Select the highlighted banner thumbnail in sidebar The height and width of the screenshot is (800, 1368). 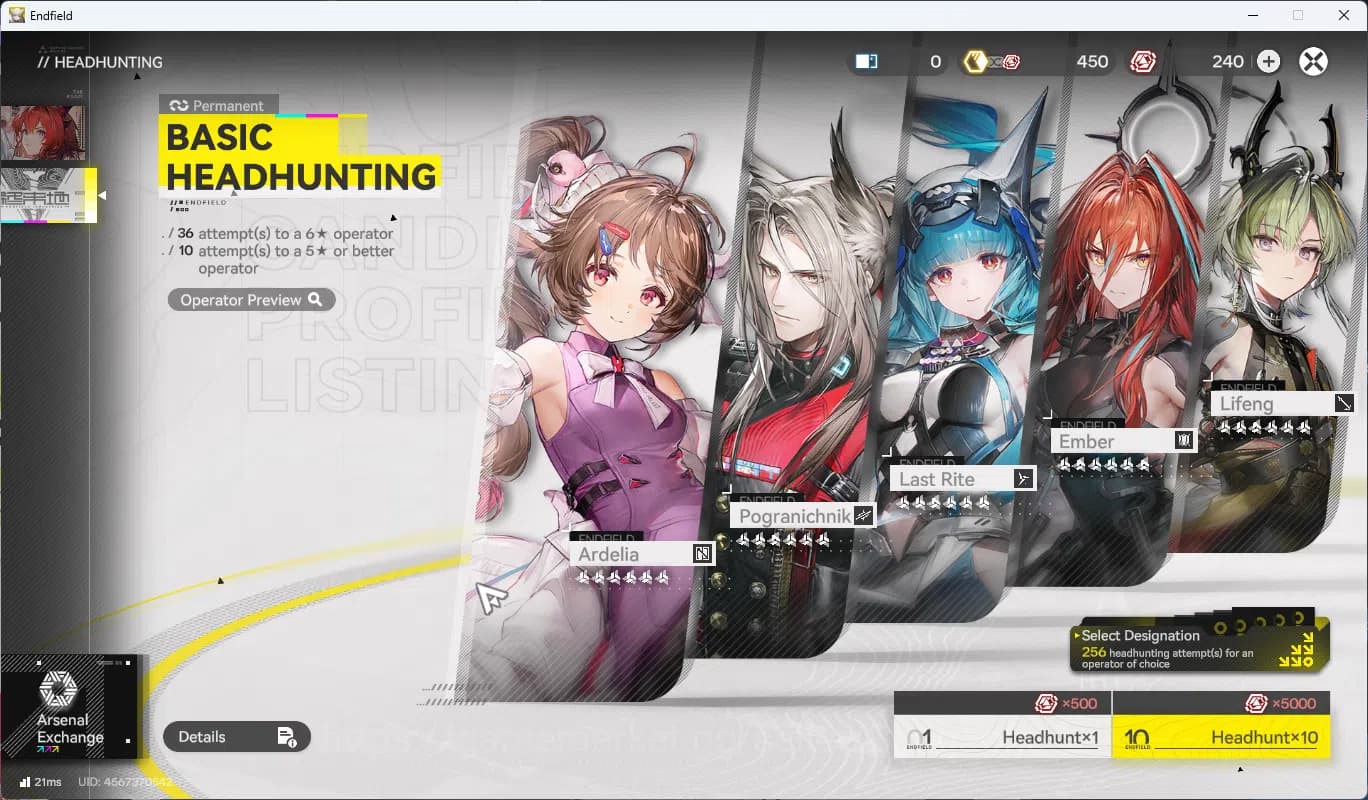48,196
